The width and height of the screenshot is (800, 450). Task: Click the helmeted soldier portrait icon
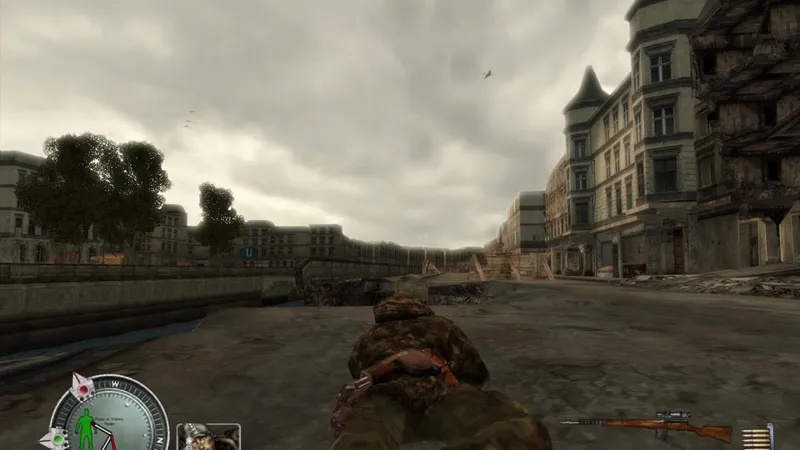[208, 437]
